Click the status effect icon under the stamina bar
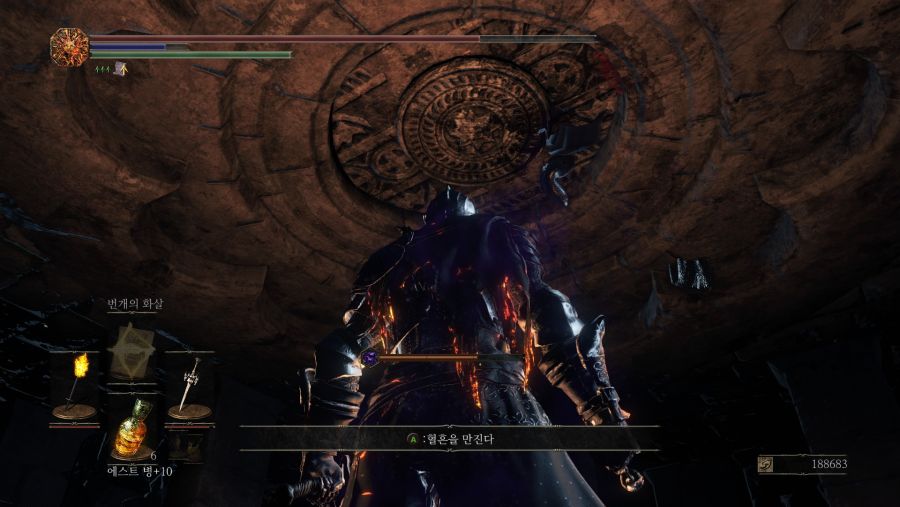Image resolution: width=900 pixels, height=507 pixels. click(x=120, y=69)
